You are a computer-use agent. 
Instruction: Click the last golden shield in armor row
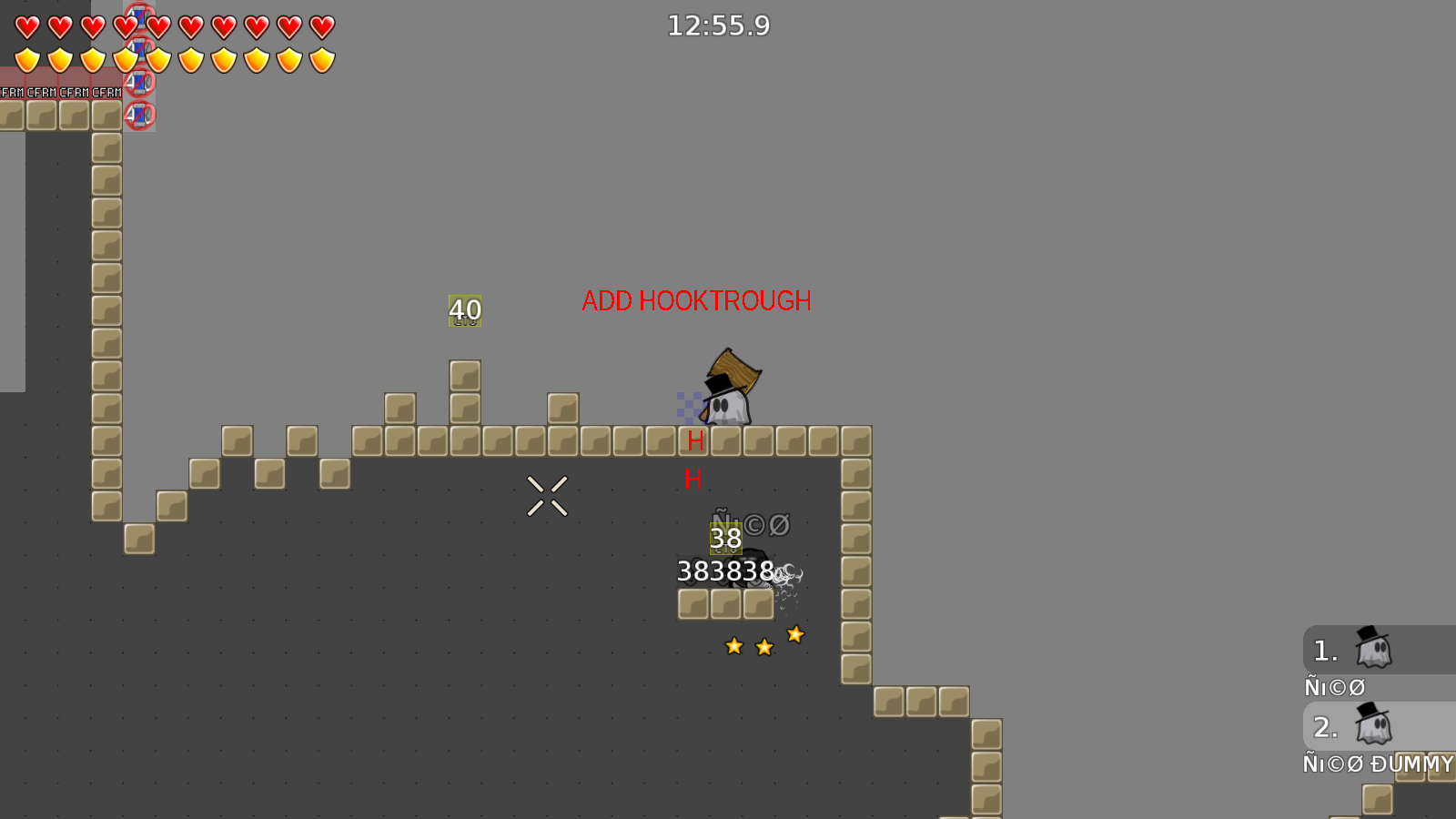[320, 58]
